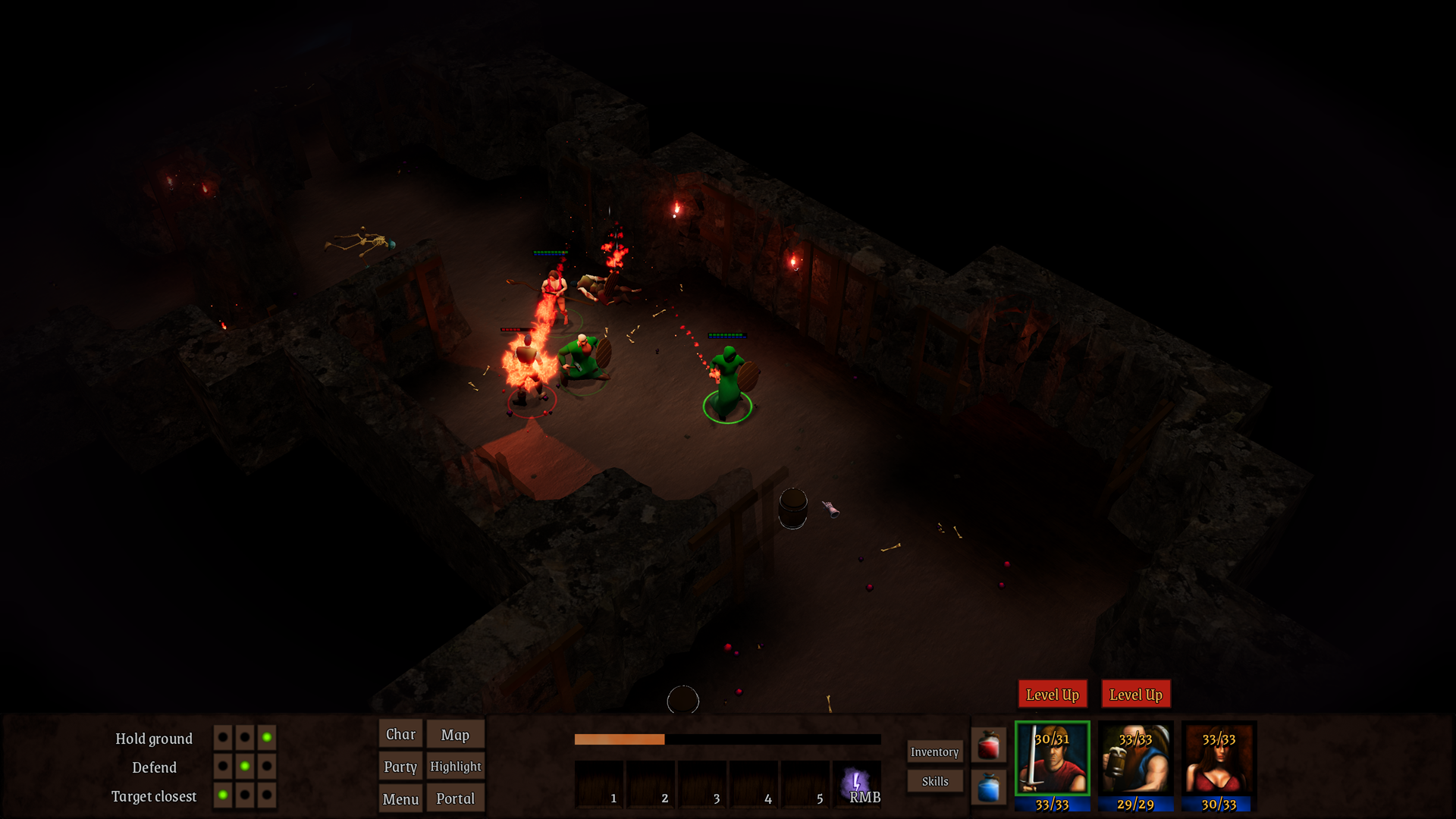Open the Map
1456x819 pixels.
(455, 734)
